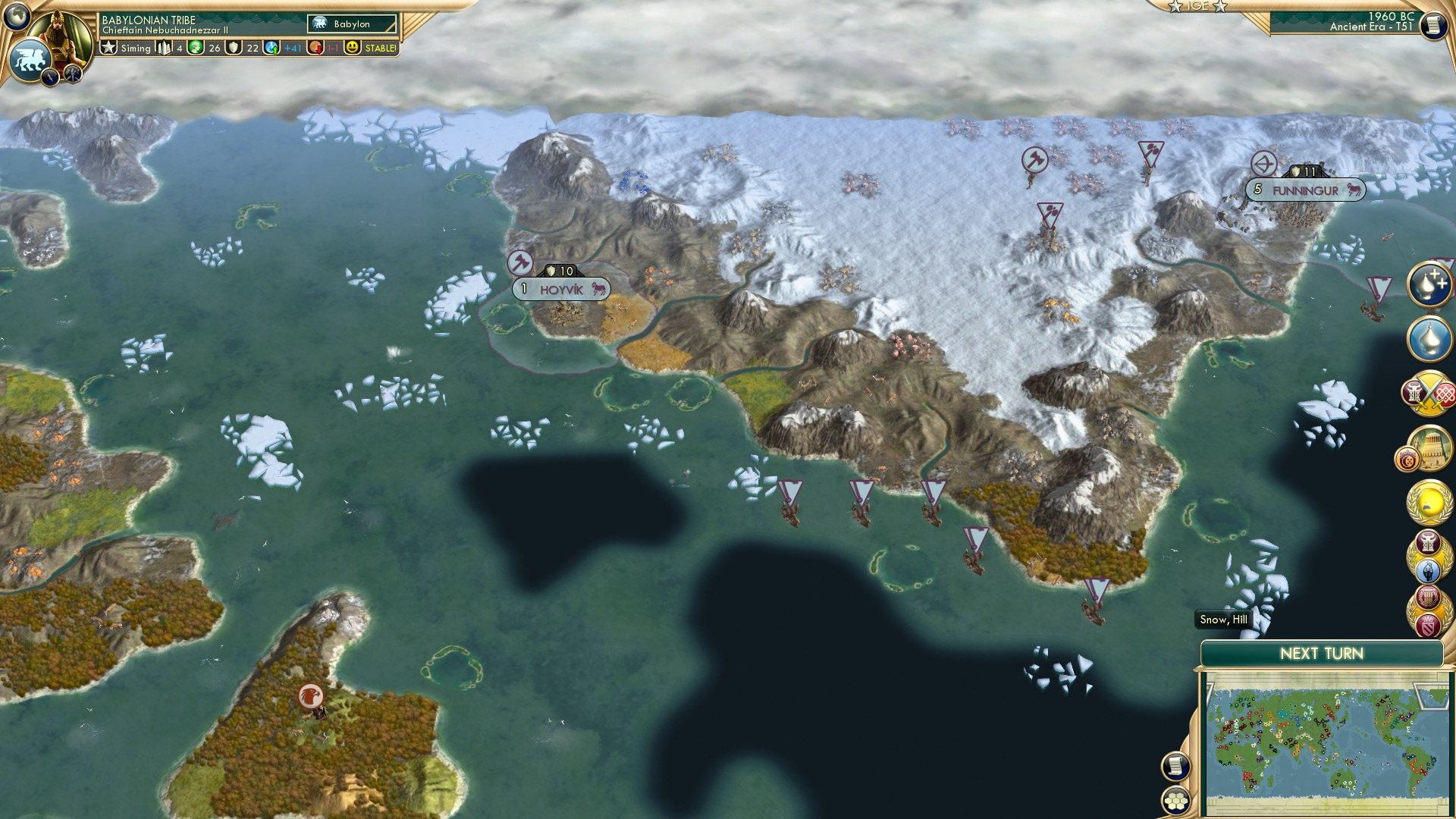Image resolution: width=1456 pixels, height=819 pixels.
Task: Click the globe icon in the top-left corner
Action: [17, 17]
